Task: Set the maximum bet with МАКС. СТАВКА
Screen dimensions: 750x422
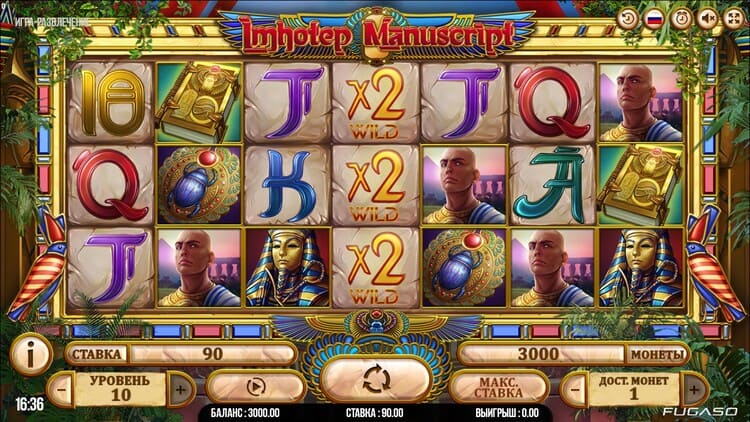Action: click(499, 386)
